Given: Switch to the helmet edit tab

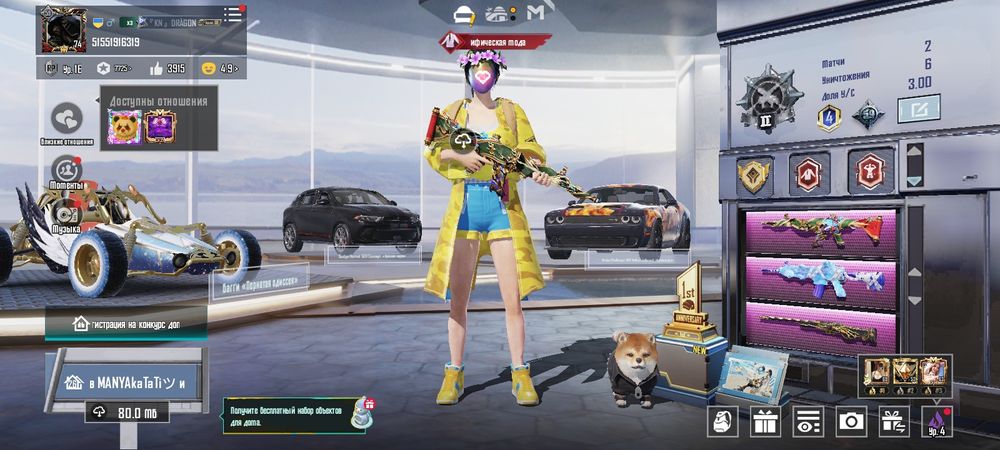Looking at the screenshot, I should coord(464,13).
